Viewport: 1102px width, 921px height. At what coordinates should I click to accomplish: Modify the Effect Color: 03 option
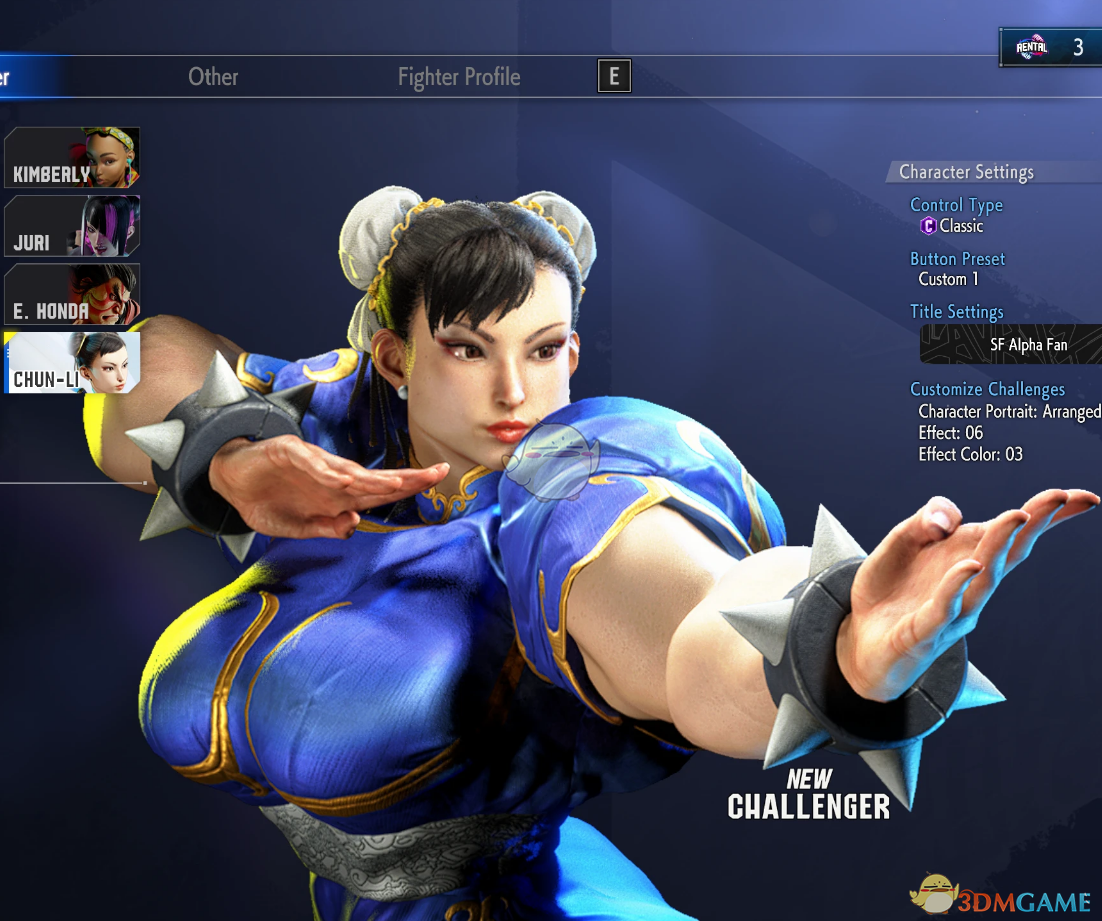point(970,455)
